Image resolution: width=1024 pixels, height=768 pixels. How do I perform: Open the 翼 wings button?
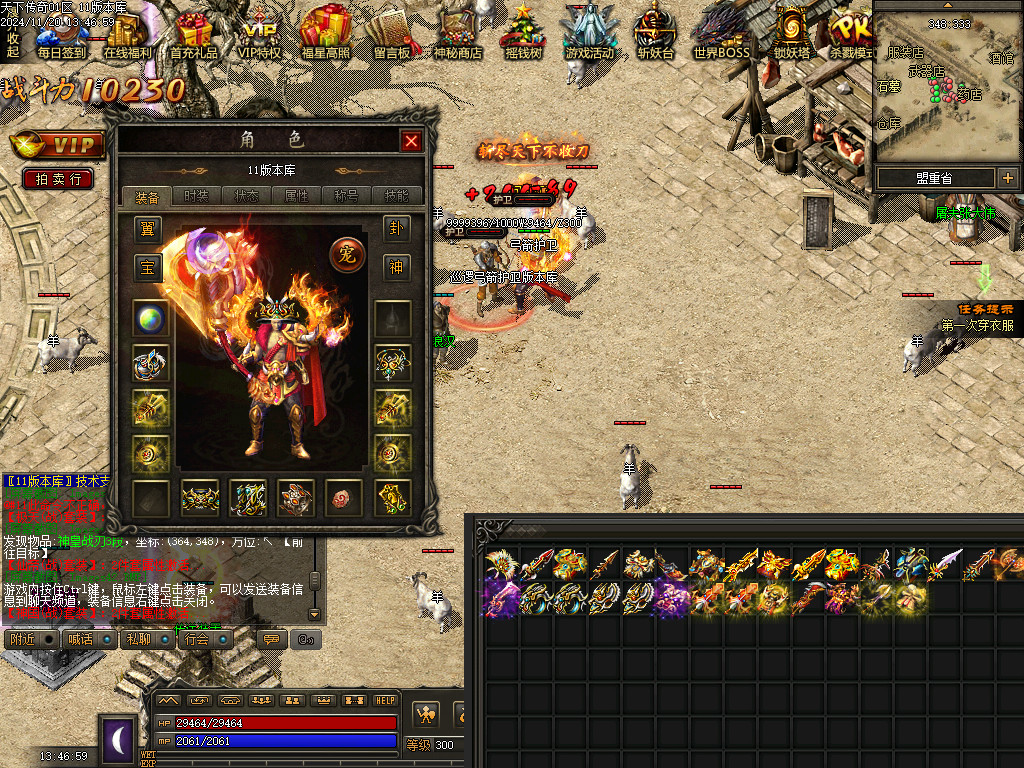[x=149, y=229]
